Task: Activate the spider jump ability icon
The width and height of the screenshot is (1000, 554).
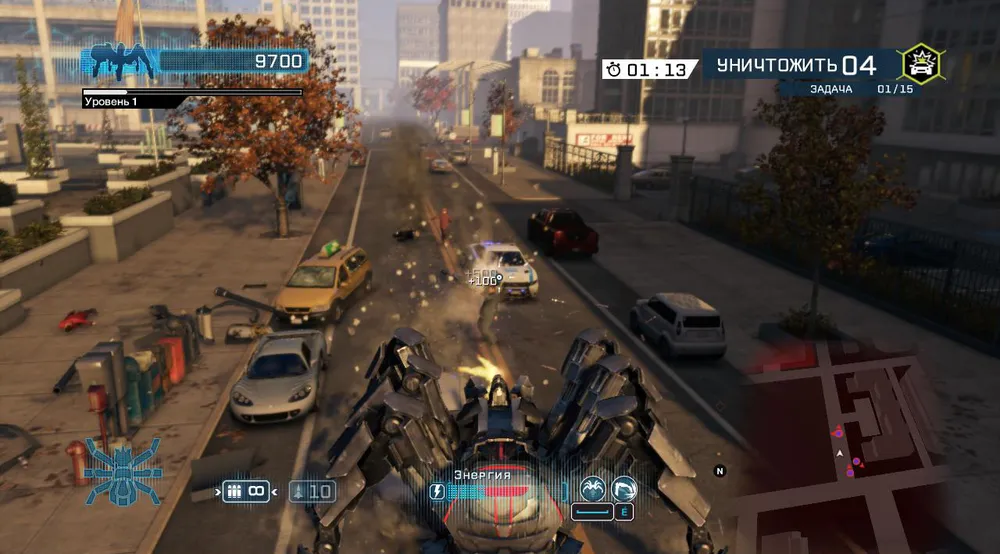Action: click(x=593, y=489)
